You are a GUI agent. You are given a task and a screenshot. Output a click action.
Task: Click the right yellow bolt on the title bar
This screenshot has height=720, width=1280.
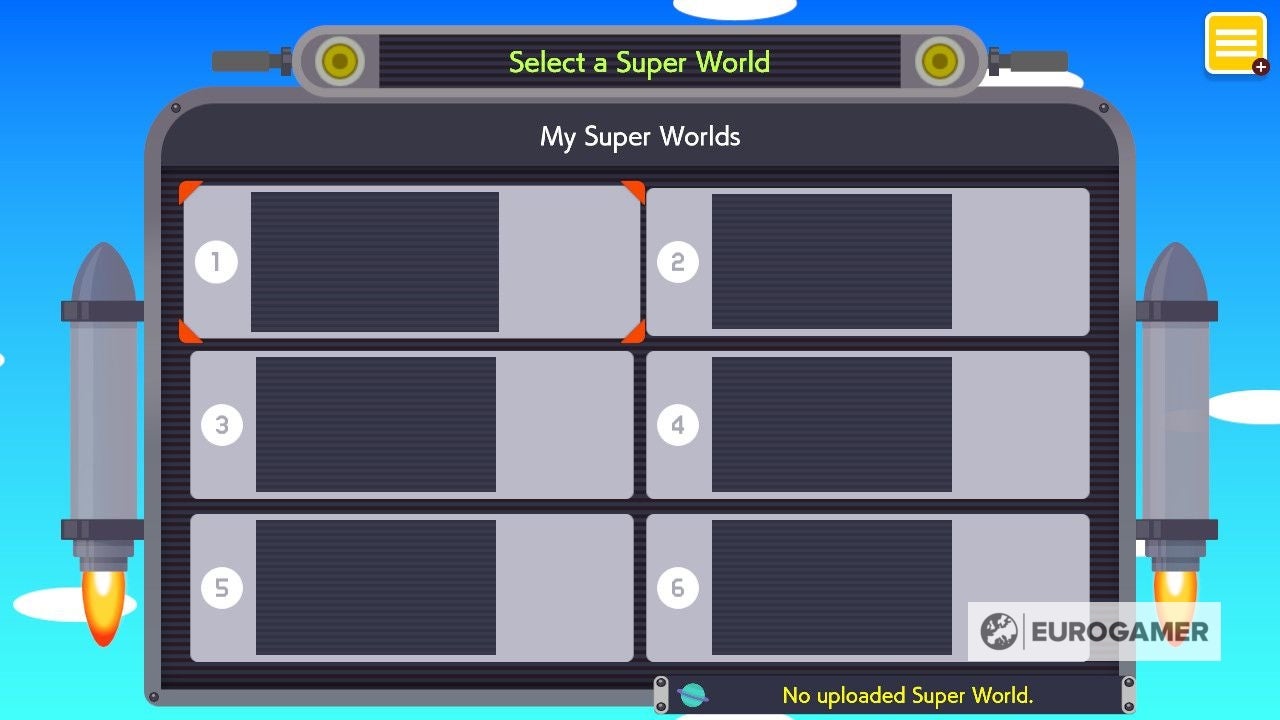pyautogui.click(x=938, y=62)
